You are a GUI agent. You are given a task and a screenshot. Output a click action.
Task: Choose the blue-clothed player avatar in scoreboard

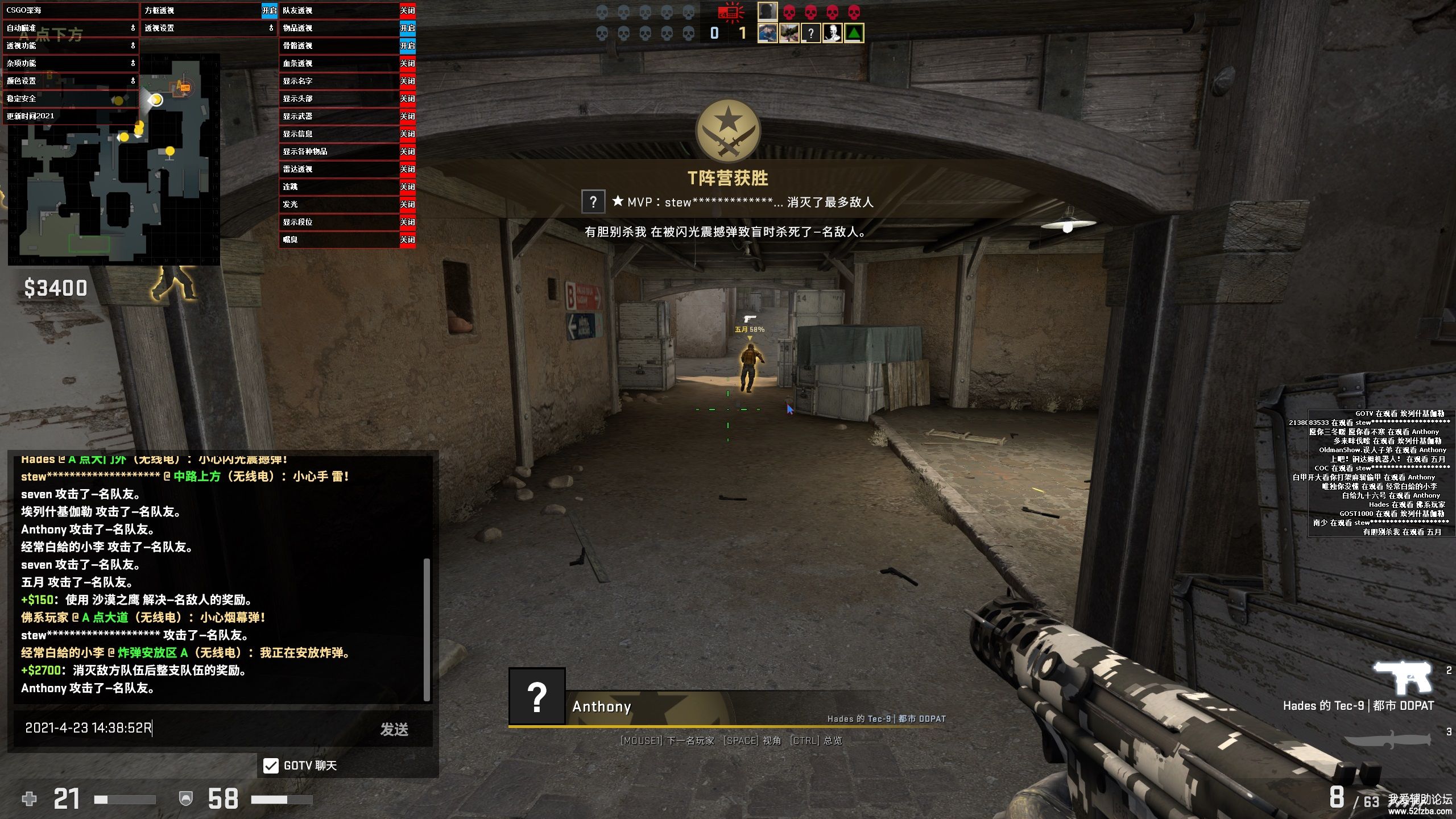coord(767,33)
